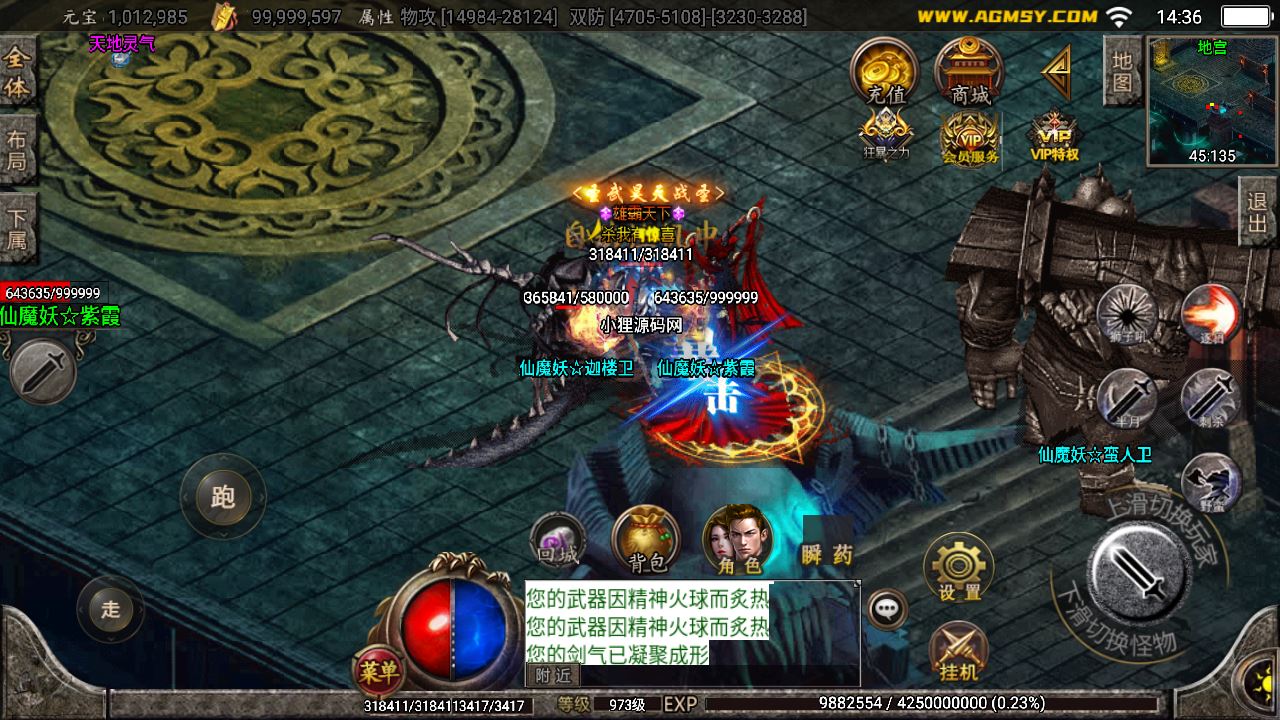This screenshot has width=1280, height=720.
Task: Open 狂暴之力 berserk power
Action: (885, 133)
